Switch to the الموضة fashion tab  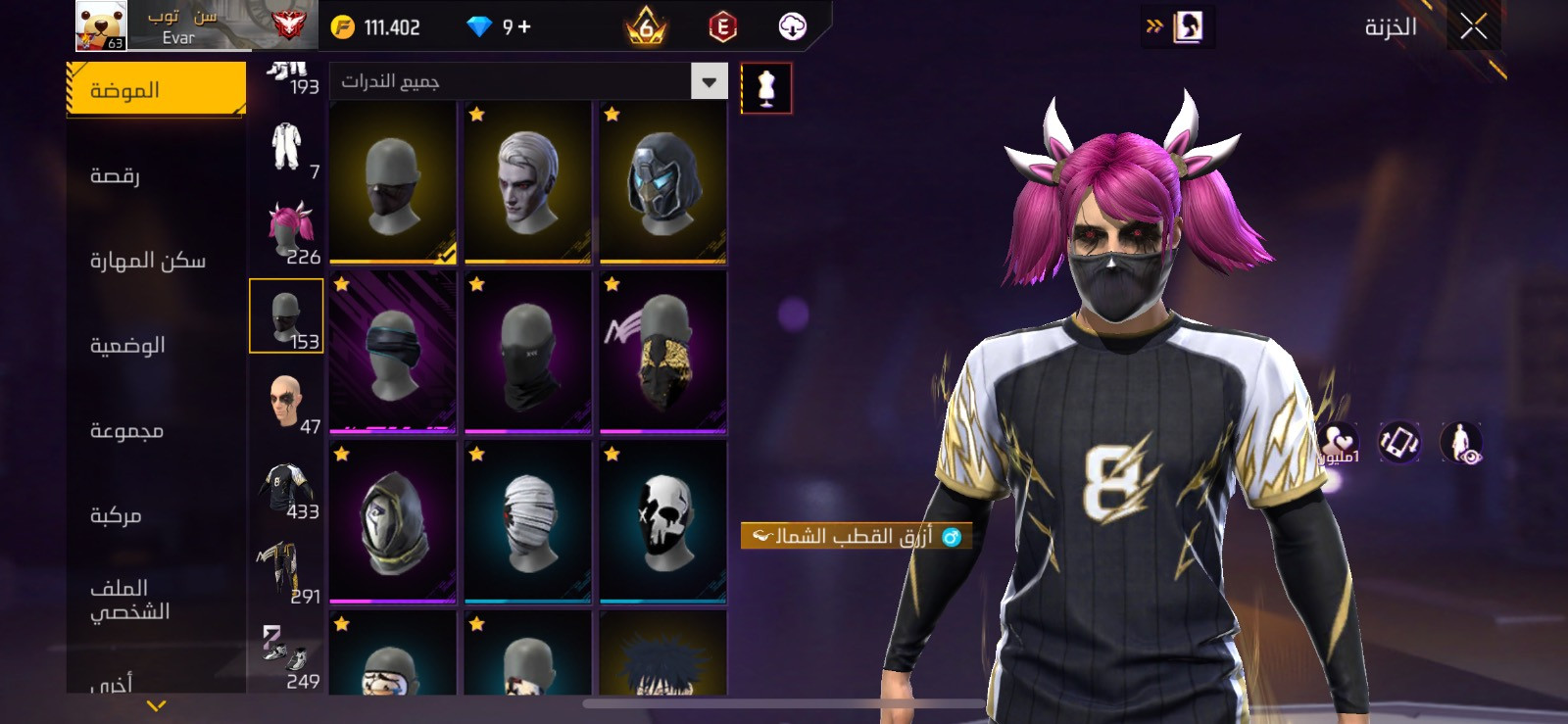click(156, 89)
